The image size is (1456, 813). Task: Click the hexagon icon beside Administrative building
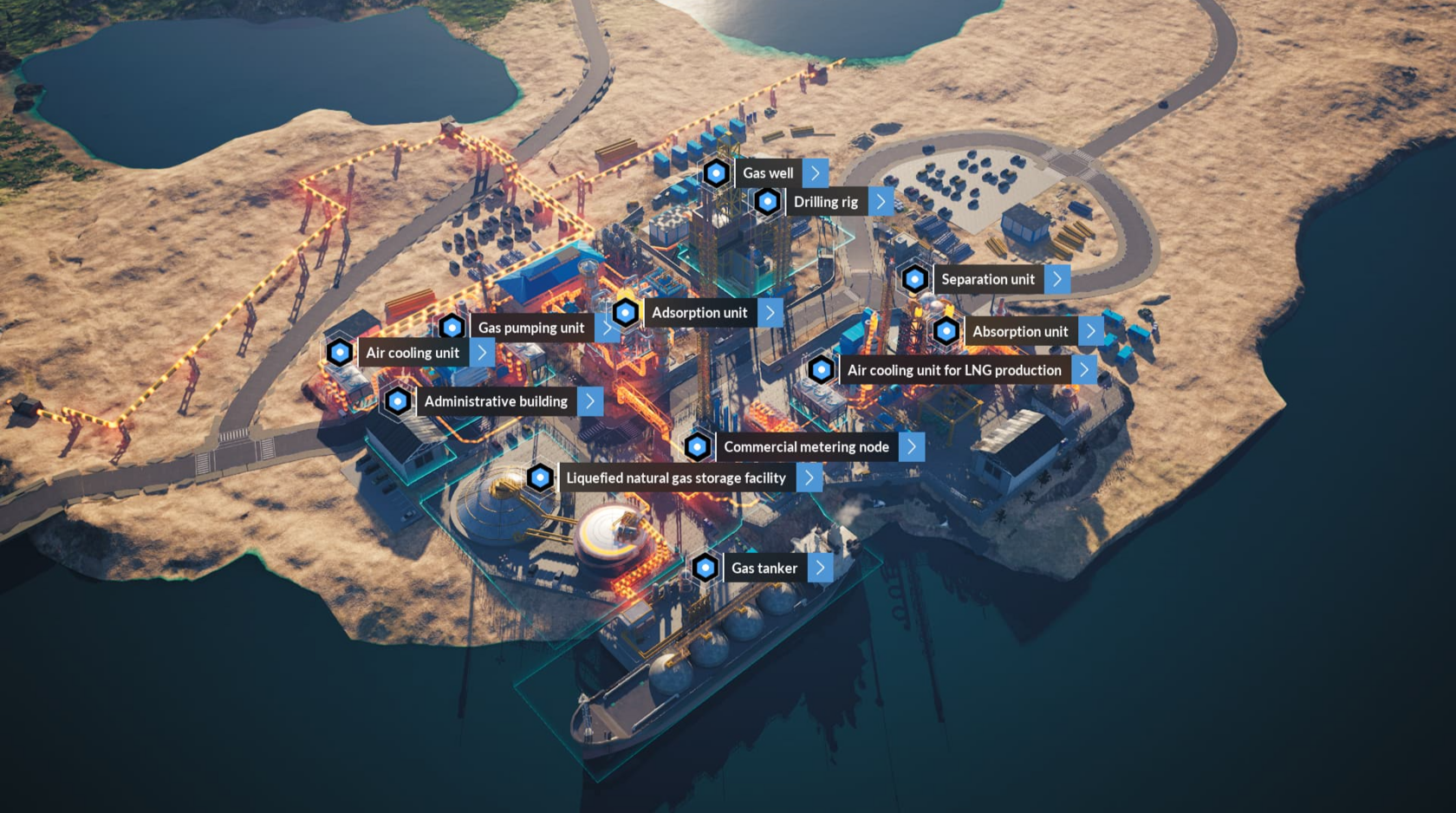pos(398,401)
